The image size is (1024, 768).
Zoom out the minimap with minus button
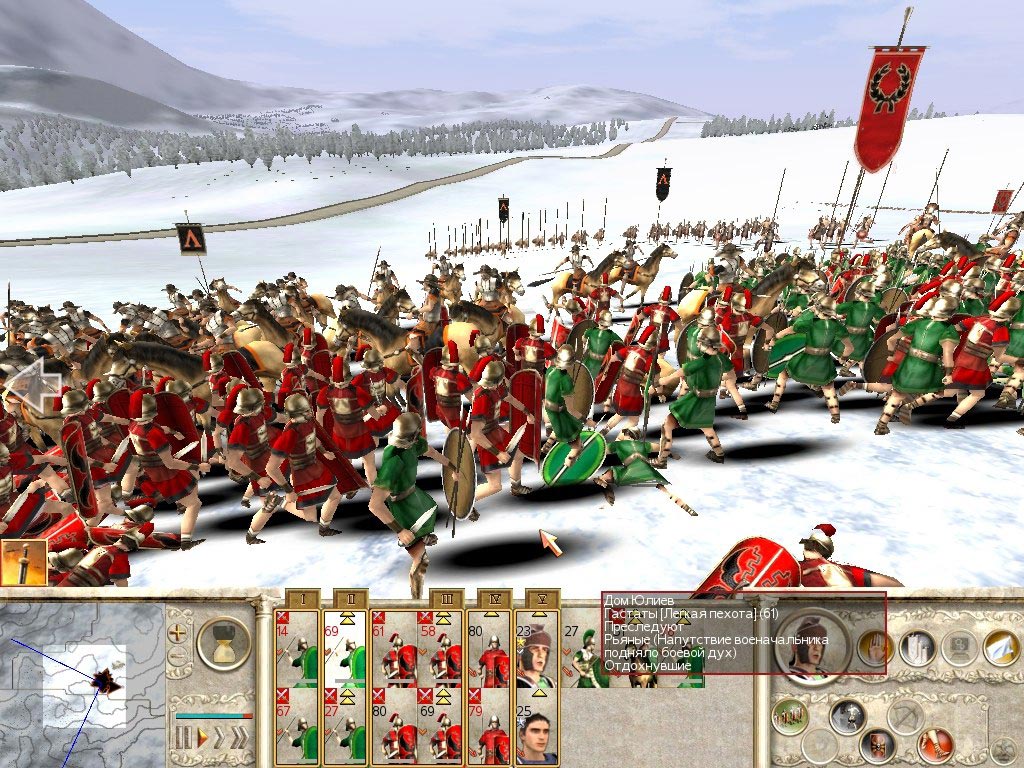pos(178,657)
